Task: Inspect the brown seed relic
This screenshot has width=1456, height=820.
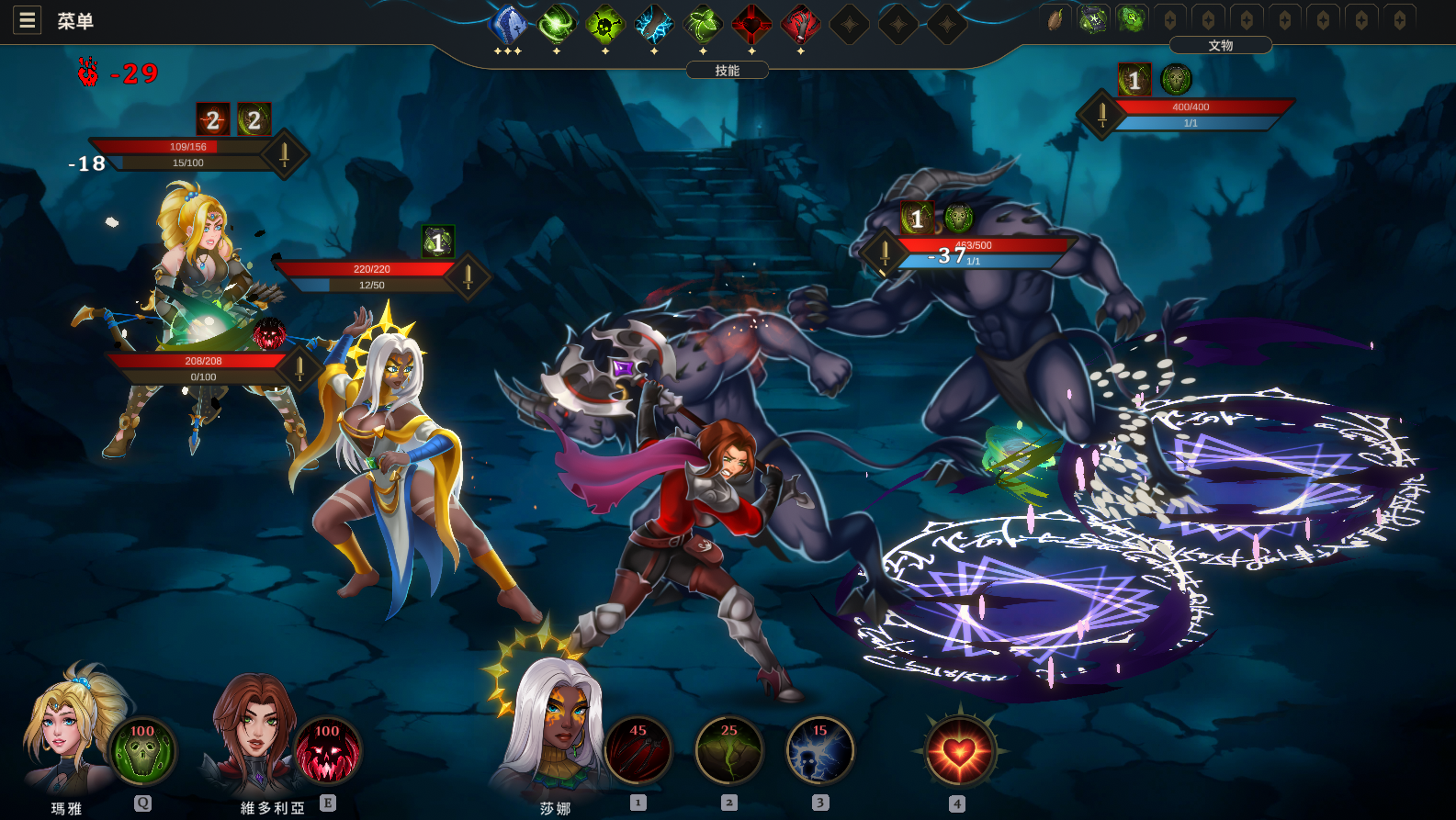Action: (1055, 19)
